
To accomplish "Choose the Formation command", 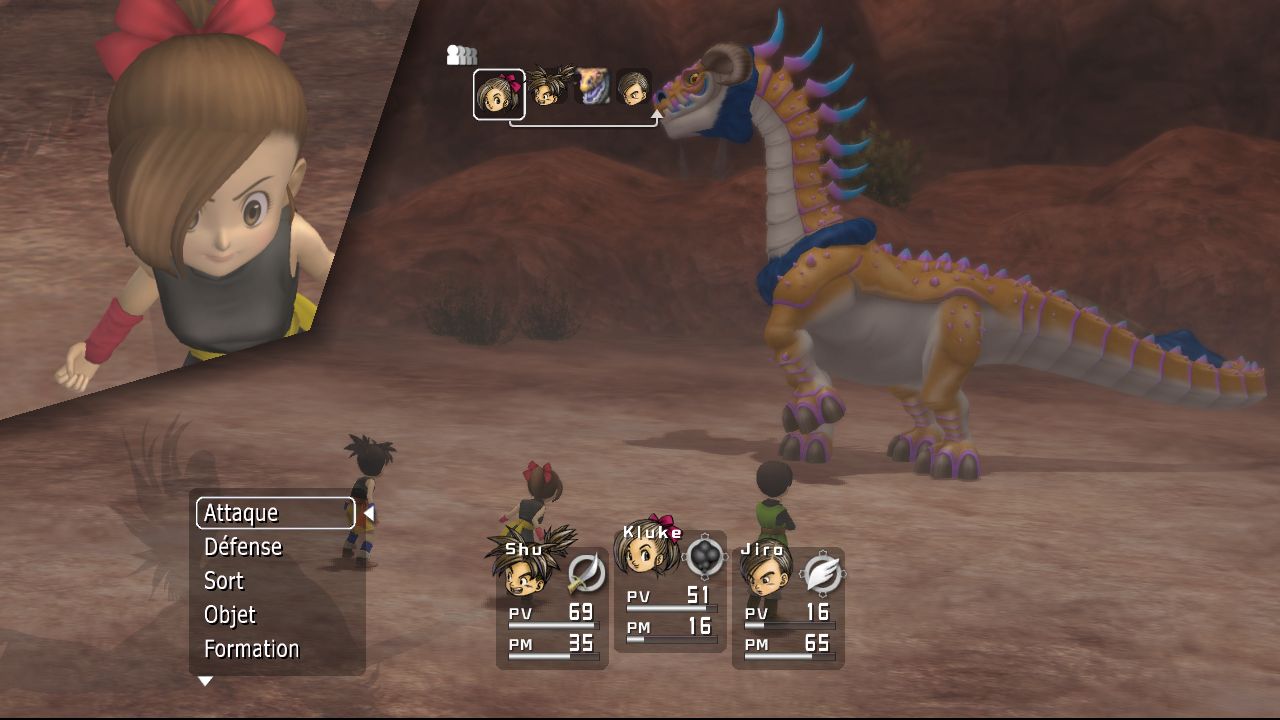I will tap(251, 649).
